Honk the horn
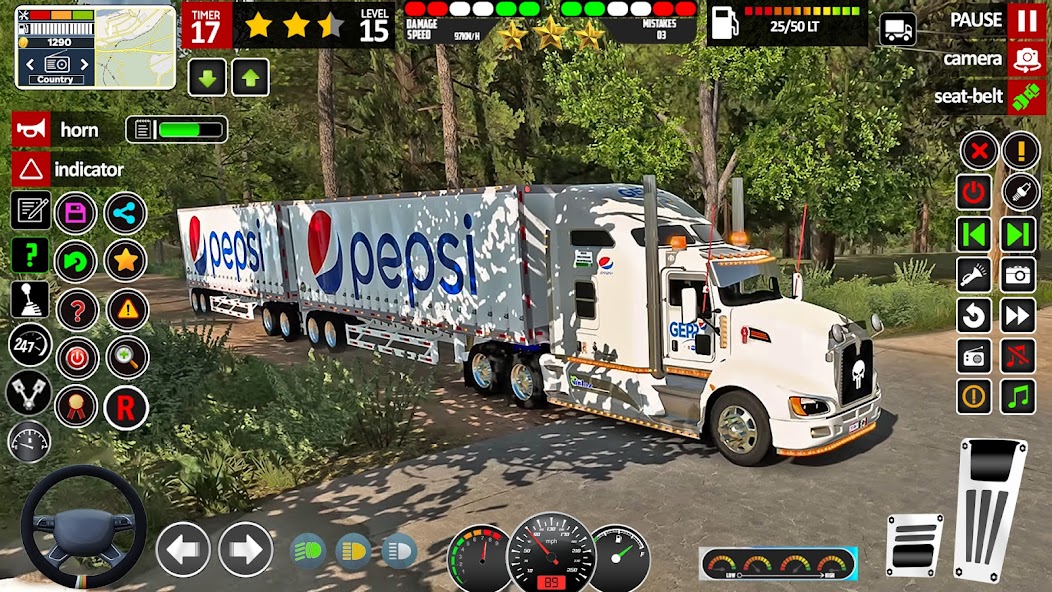Viewport: 1052px width, 592px height. pyautogui.click(x=31, y=130)
